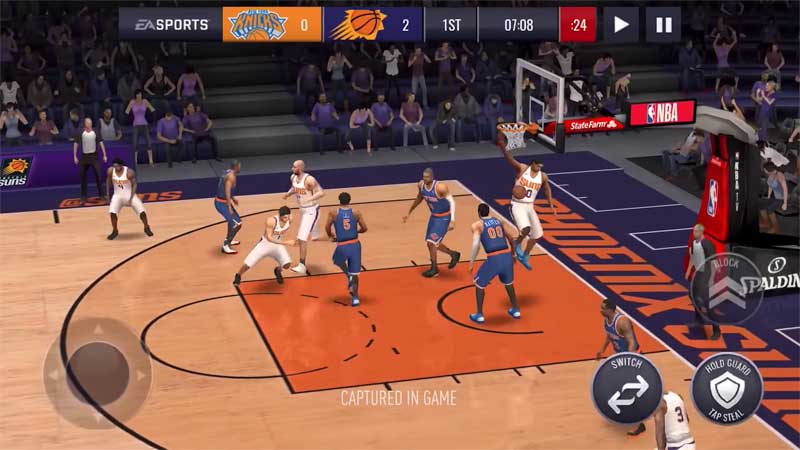Activate Hold Guard / Tap Steal button
Image resolution: width=800 pixels, height=450 pixels.
pos(727,388)
